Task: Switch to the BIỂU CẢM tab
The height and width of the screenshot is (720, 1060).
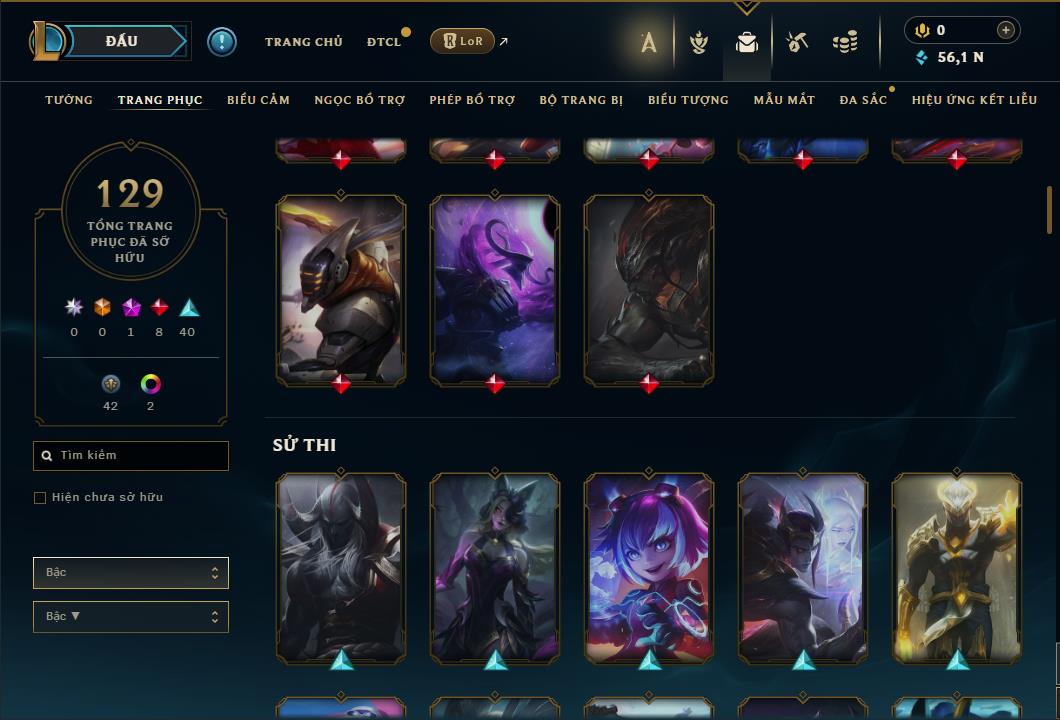Action: click(258, 100)
